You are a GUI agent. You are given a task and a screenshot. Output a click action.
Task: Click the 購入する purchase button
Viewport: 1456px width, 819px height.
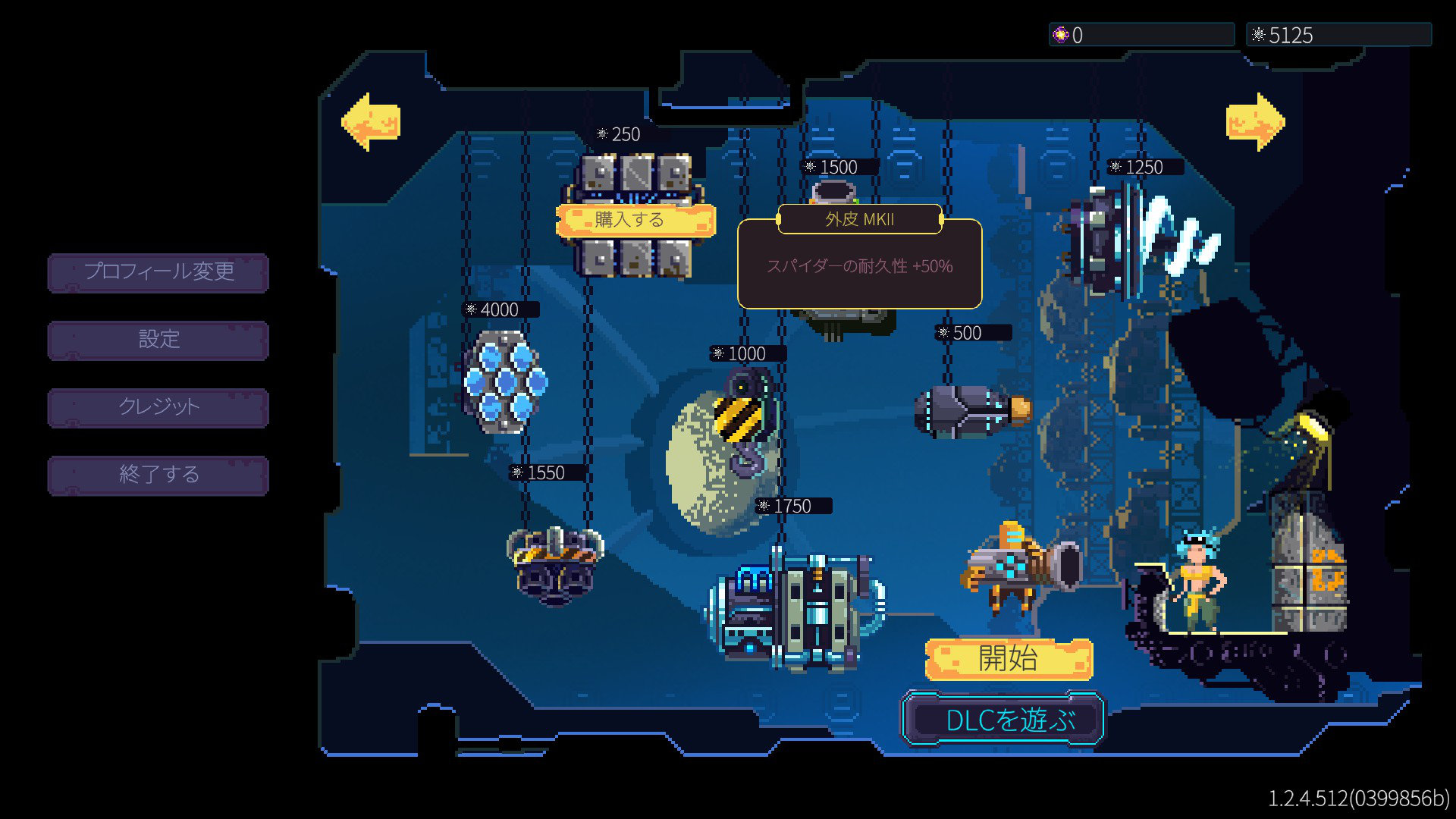[635, 220]
